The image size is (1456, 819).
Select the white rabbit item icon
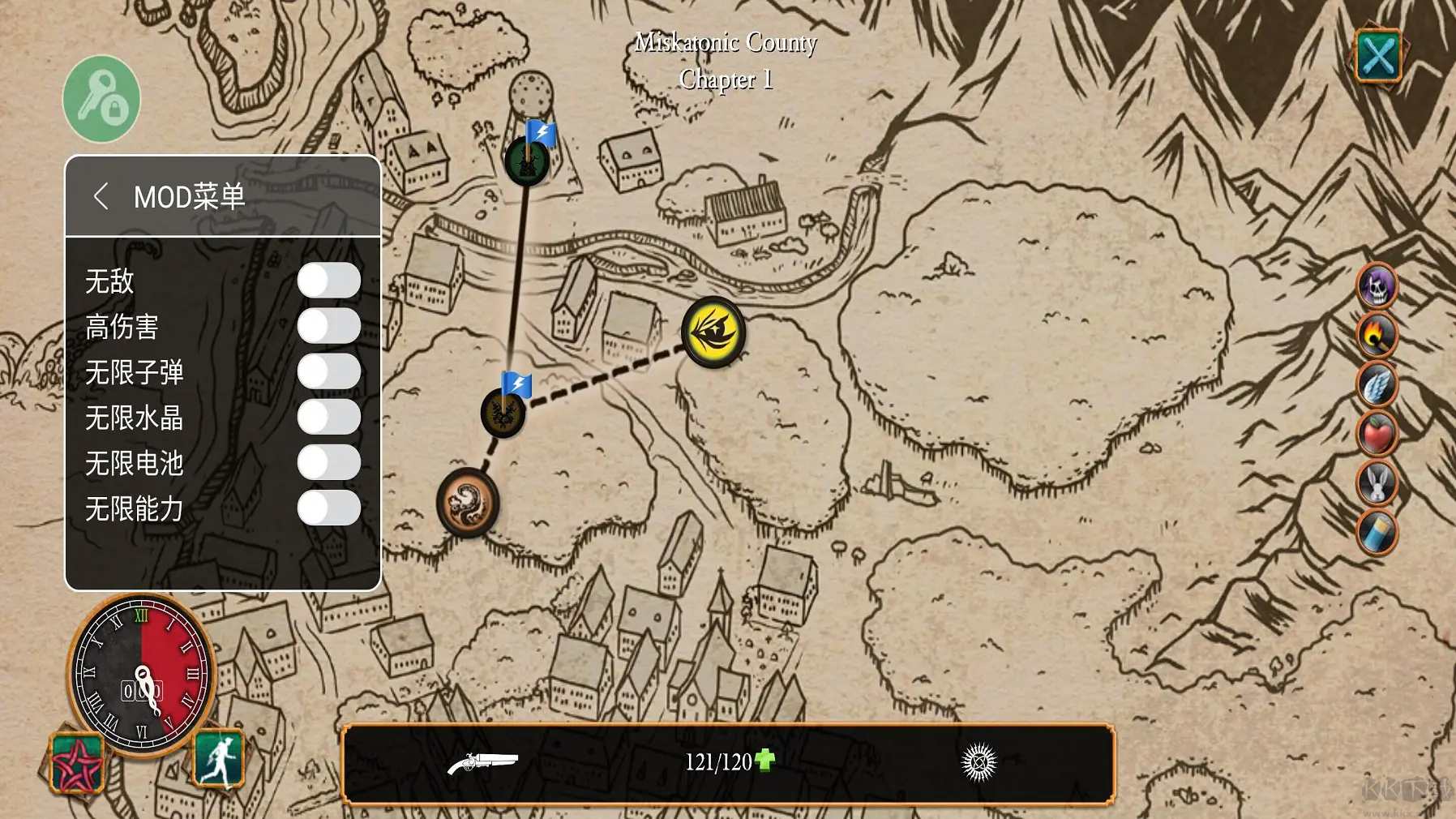tap(1377, 482)
